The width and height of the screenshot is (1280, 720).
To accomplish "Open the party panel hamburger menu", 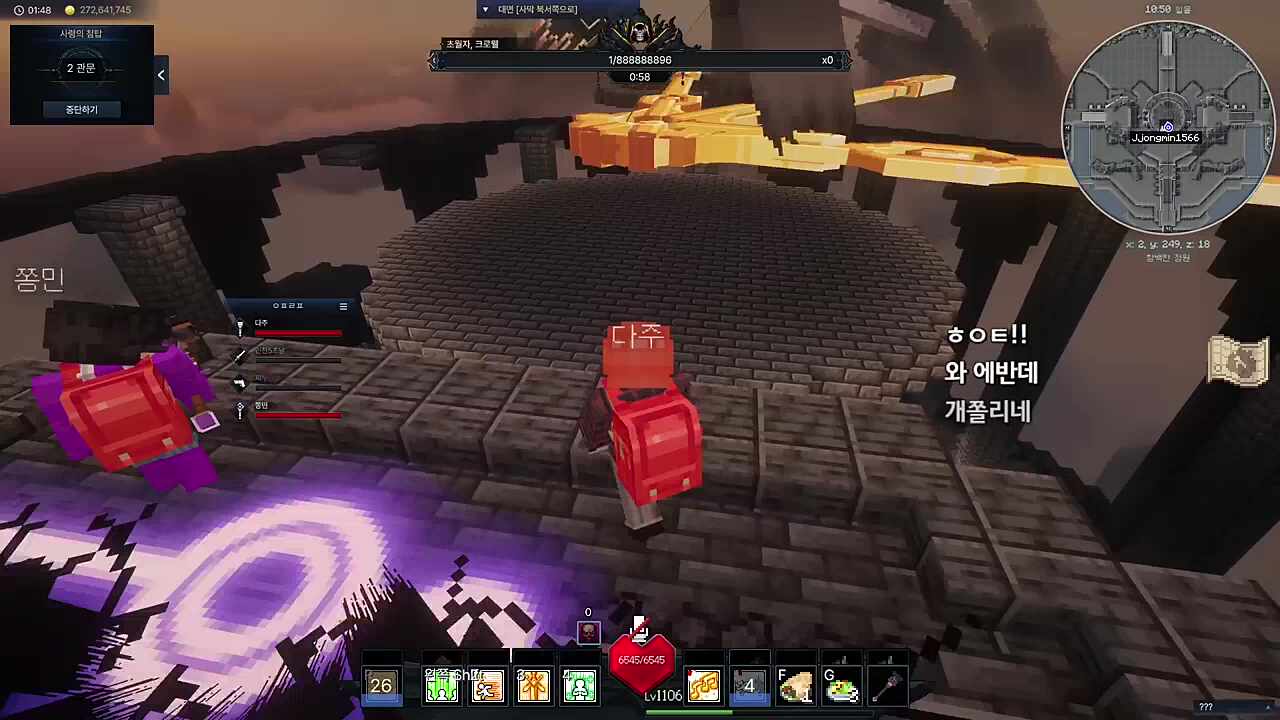I will tap(343, 306).
